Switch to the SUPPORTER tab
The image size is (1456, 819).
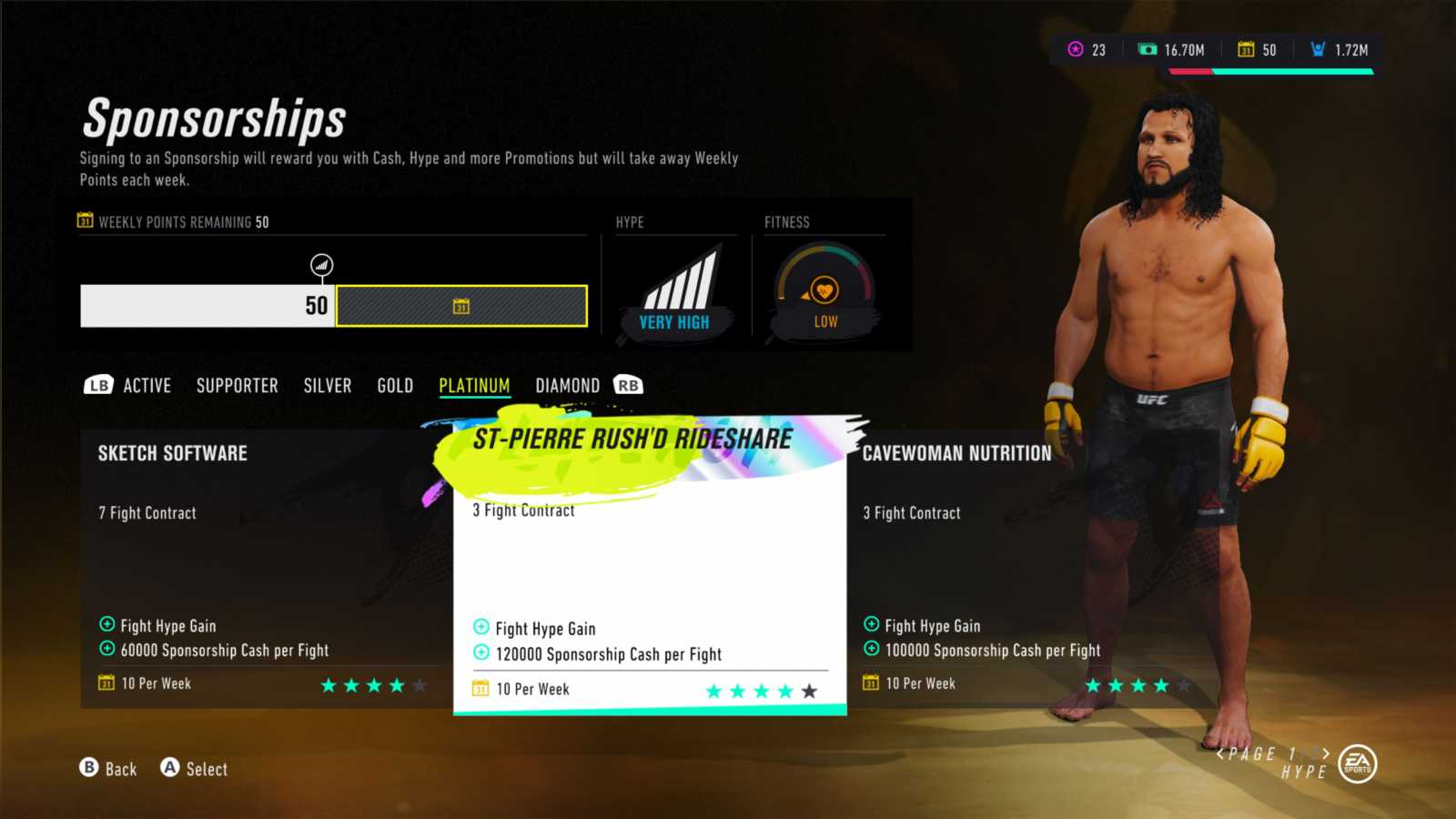[x=237, y=385]
